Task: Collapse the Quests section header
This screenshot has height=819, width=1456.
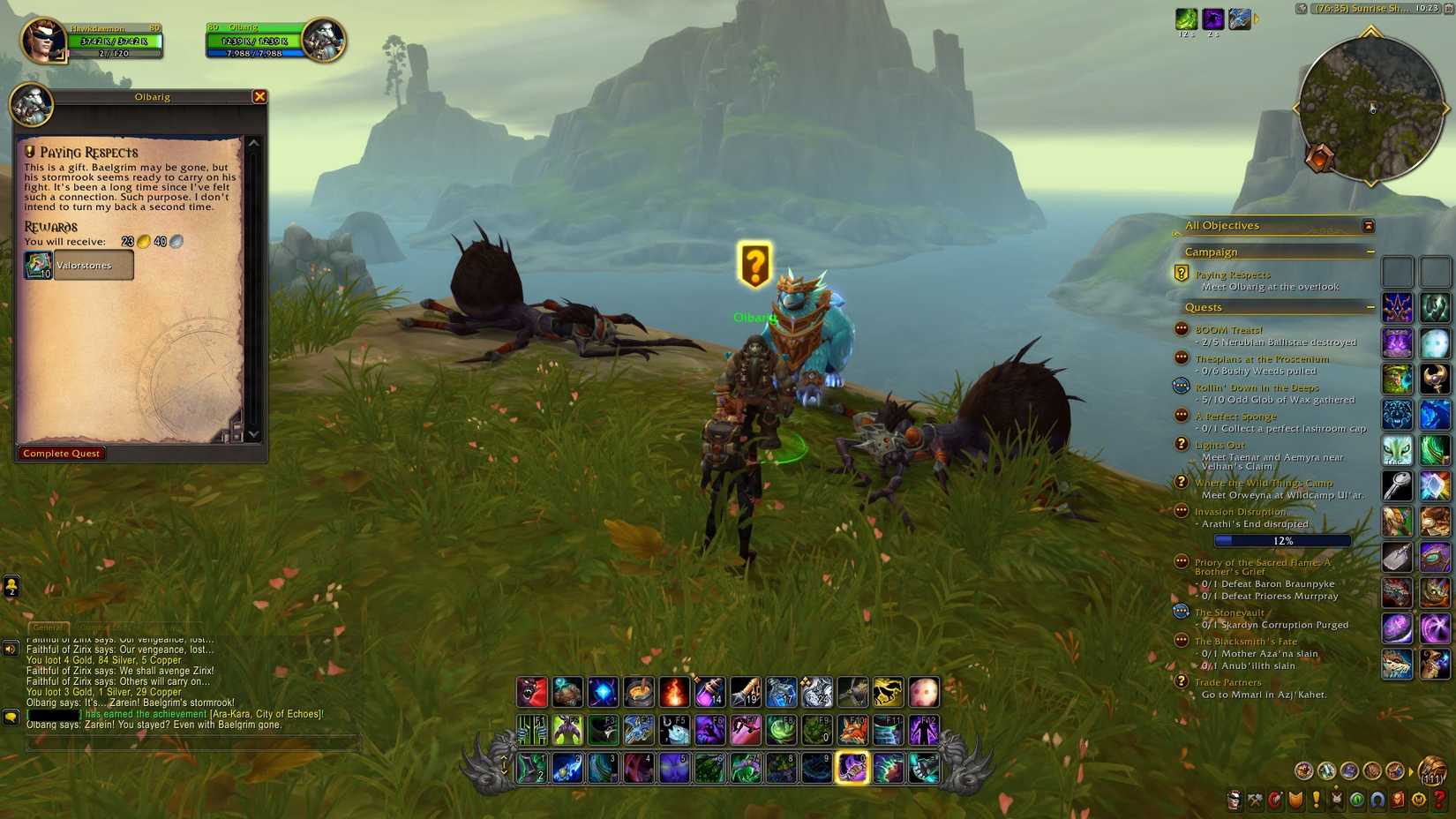Action: coord(1371,306)
